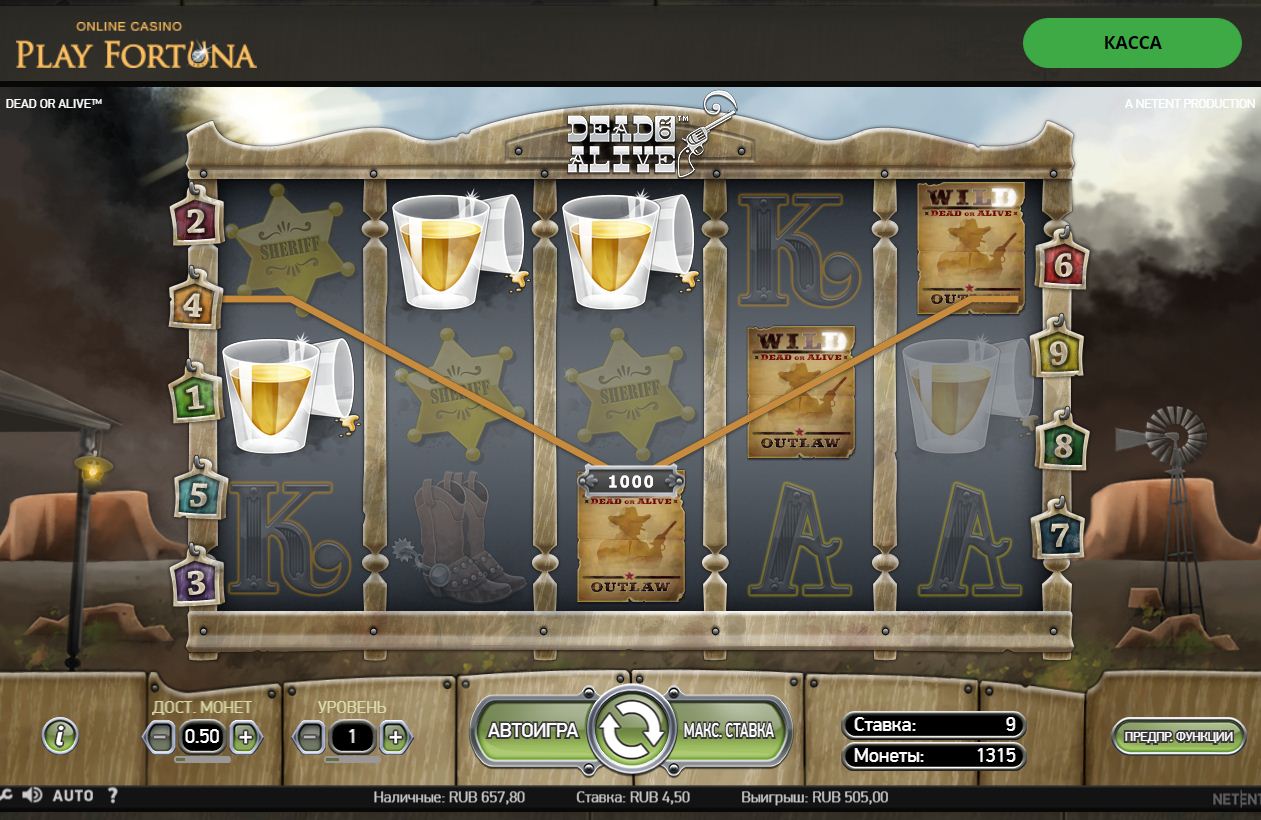
Task: Start АВТОИГРА autoplay
Action: [x=532, y=730]
